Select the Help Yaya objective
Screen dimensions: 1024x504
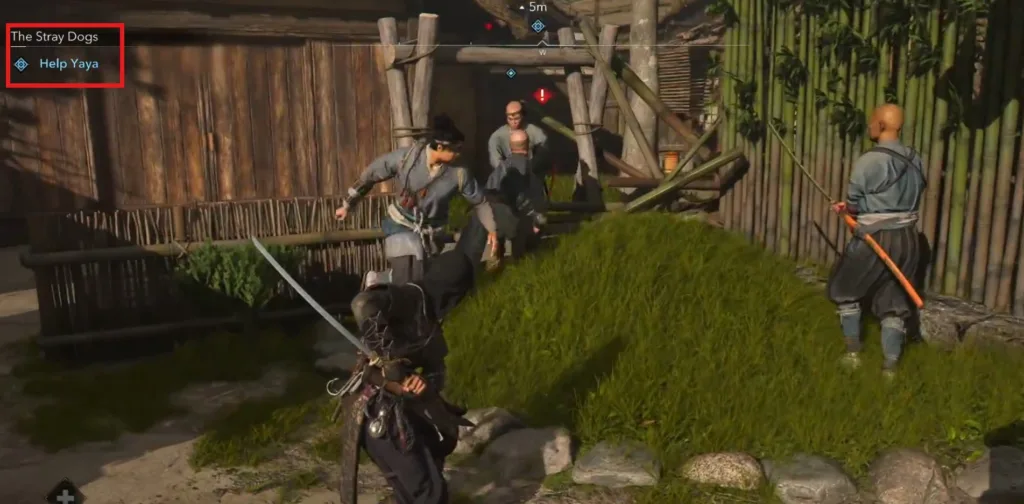tap(68, 64)
